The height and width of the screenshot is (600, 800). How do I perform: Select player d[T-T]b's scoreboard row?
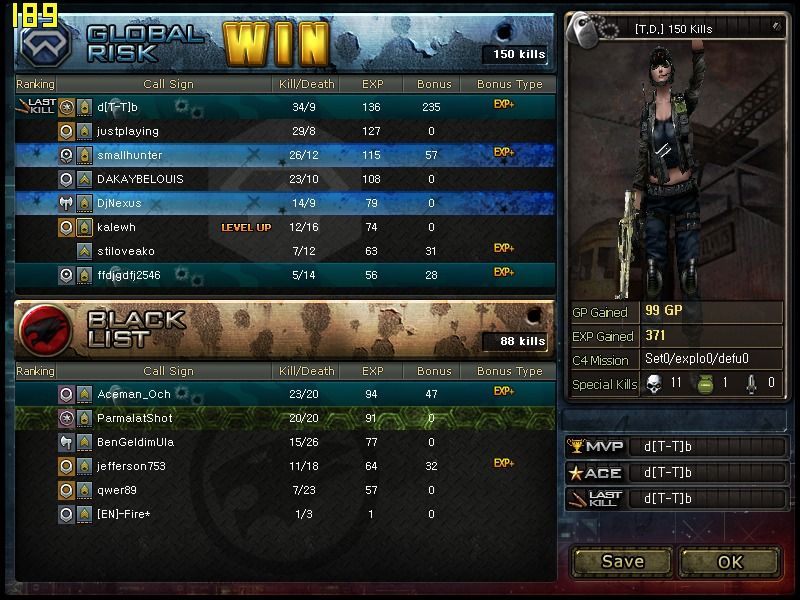pyautogui.click(x=285, y=107)
